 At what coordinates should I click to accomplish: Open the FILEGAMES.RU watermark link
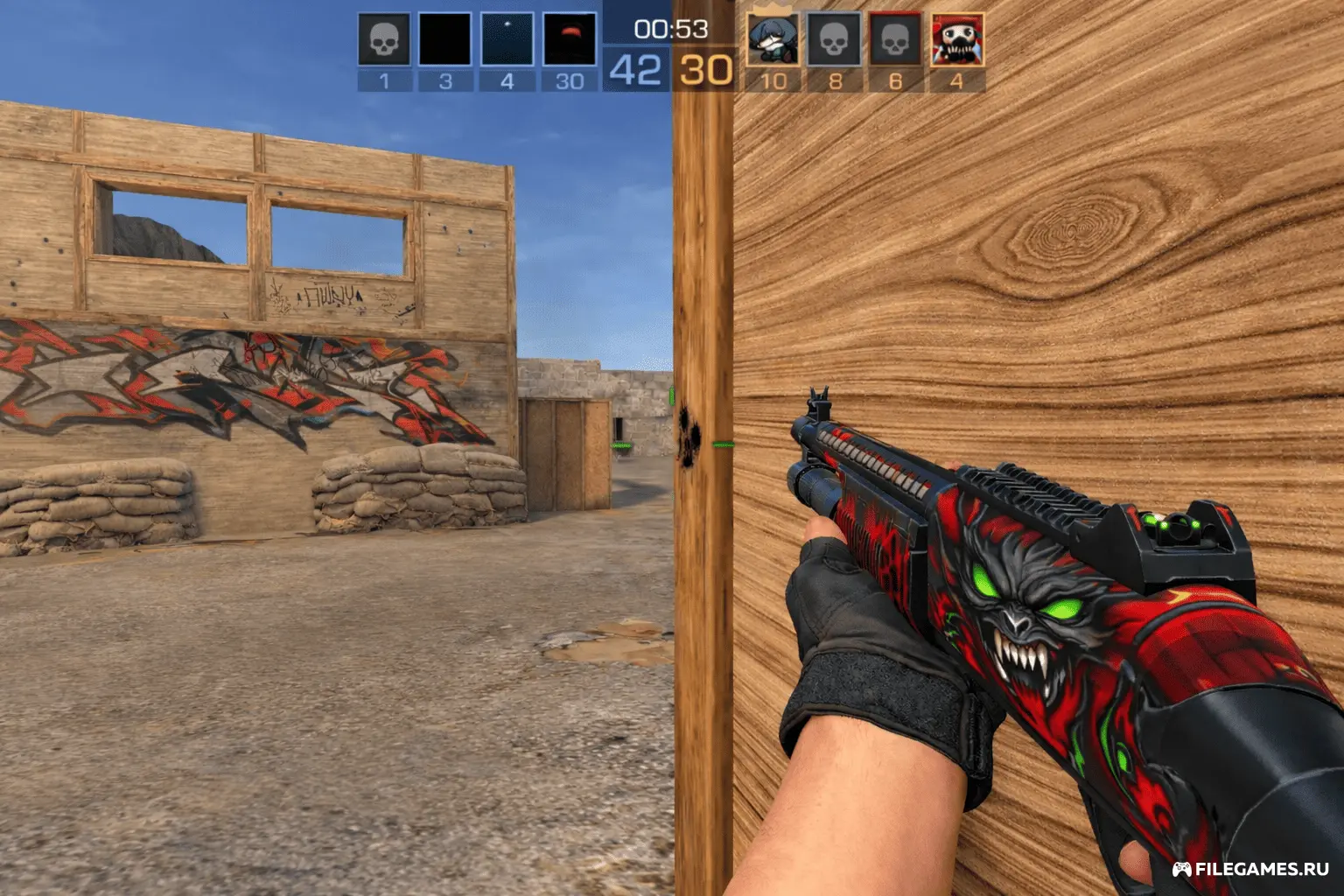pyautogui.click(x=1251, y=869)
